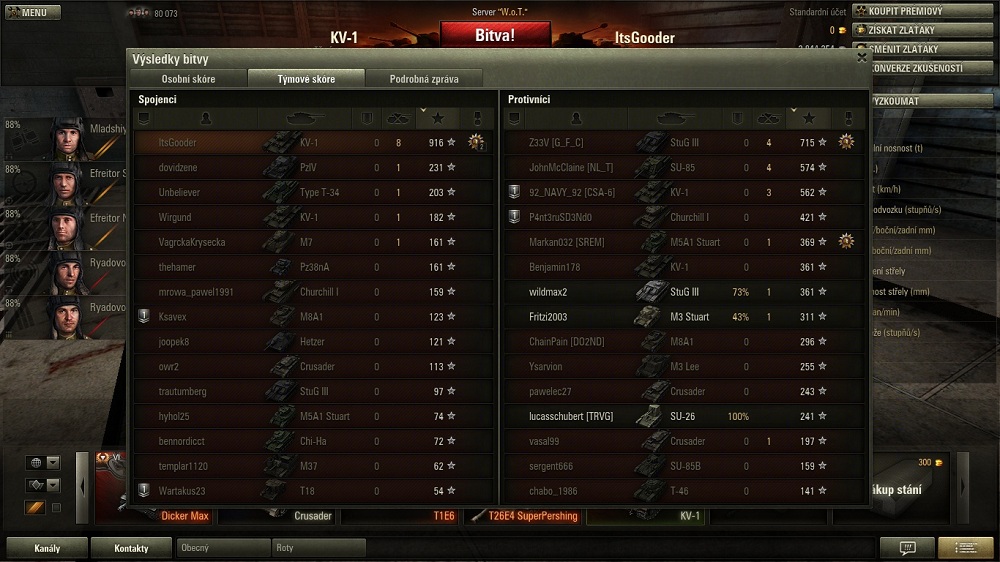
Task: Close the Výsledky bitvy results window
Action: click(862, 58)
